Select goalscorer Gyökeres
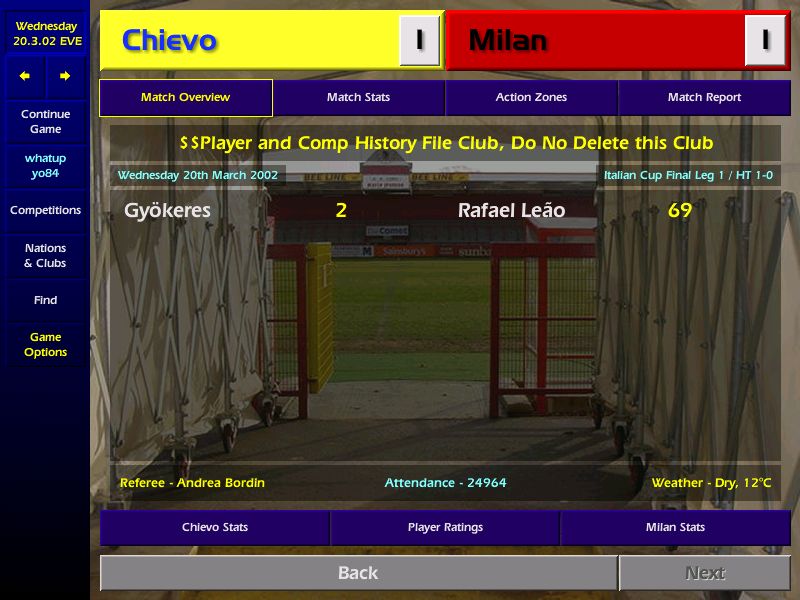800x600 pixels. click(x=167, y=211)
